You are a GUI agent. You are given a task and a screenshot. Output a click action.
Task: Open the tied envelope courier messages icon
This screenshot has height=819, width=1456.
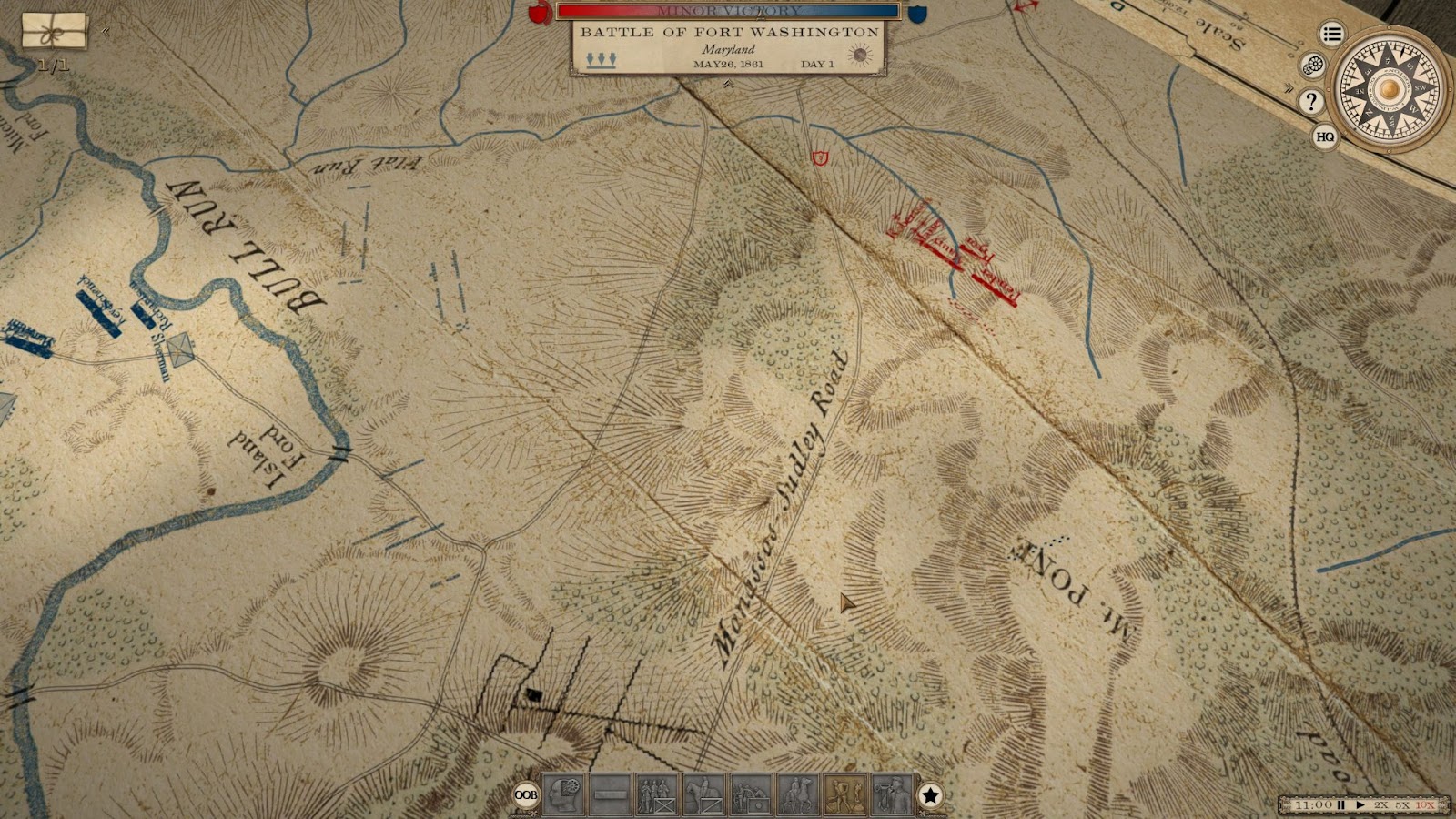(x=55, y=32)
